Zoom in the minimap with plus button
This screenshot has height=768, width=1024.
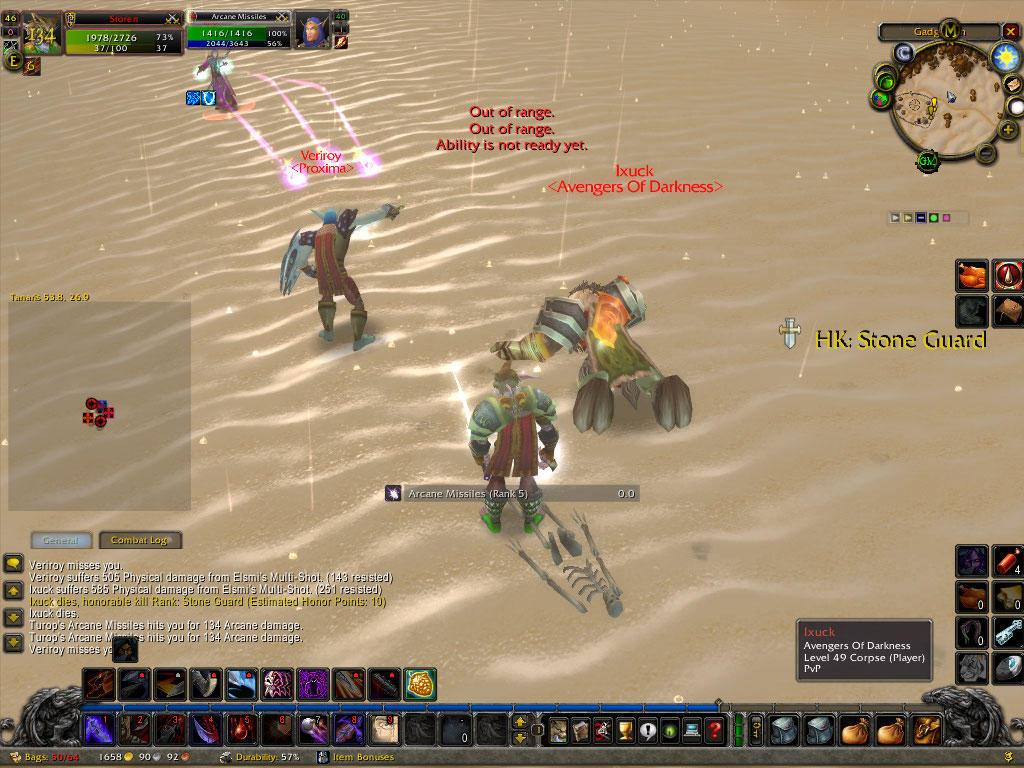pos(1007,130)
